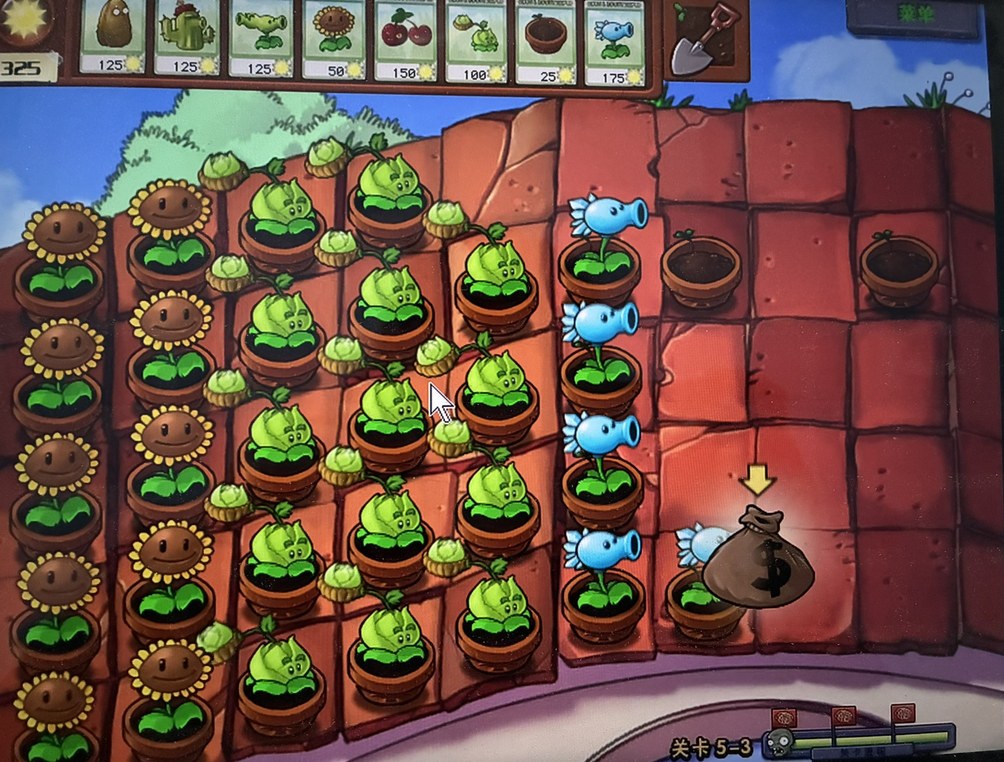This screenshot has height=762, width=1004.
Task: Choose the Cherry Bomb seed packet
Action: pos(407,36)
